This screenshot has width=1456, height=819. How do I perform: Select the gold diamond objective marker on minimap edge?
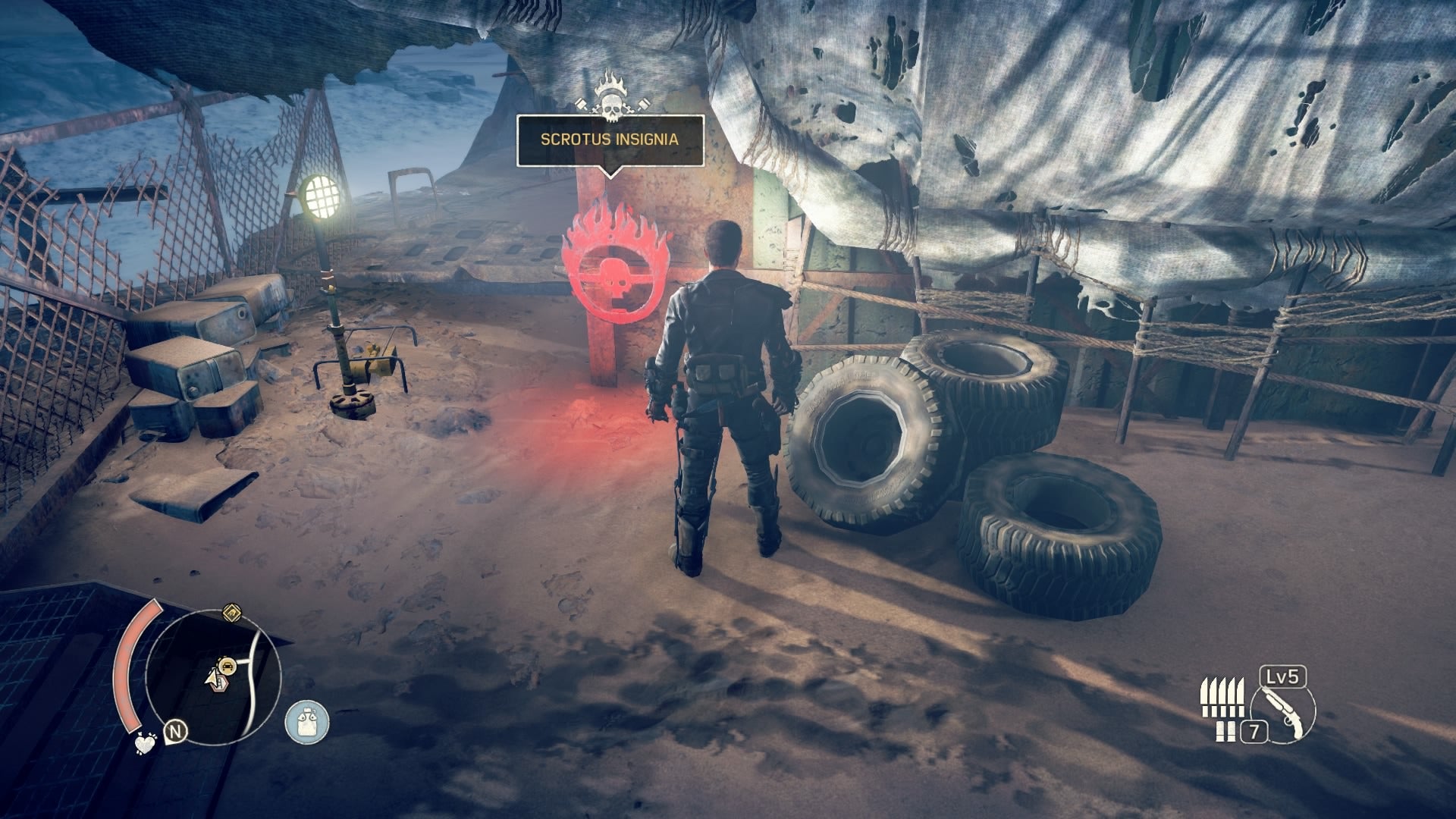click(231, 613)
